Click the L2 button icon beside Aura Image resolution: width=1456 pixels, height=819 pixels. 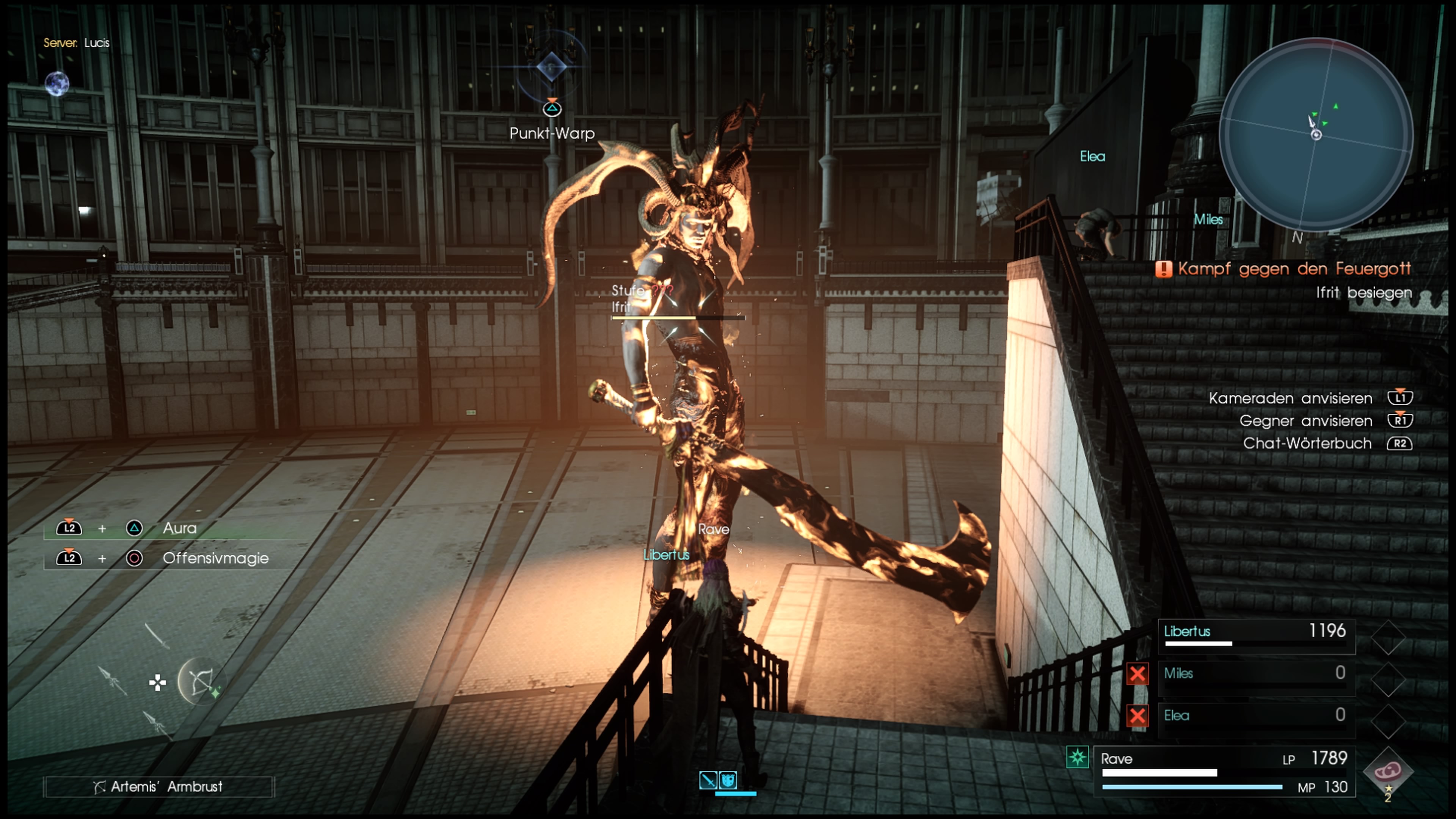tap(69, 528)
